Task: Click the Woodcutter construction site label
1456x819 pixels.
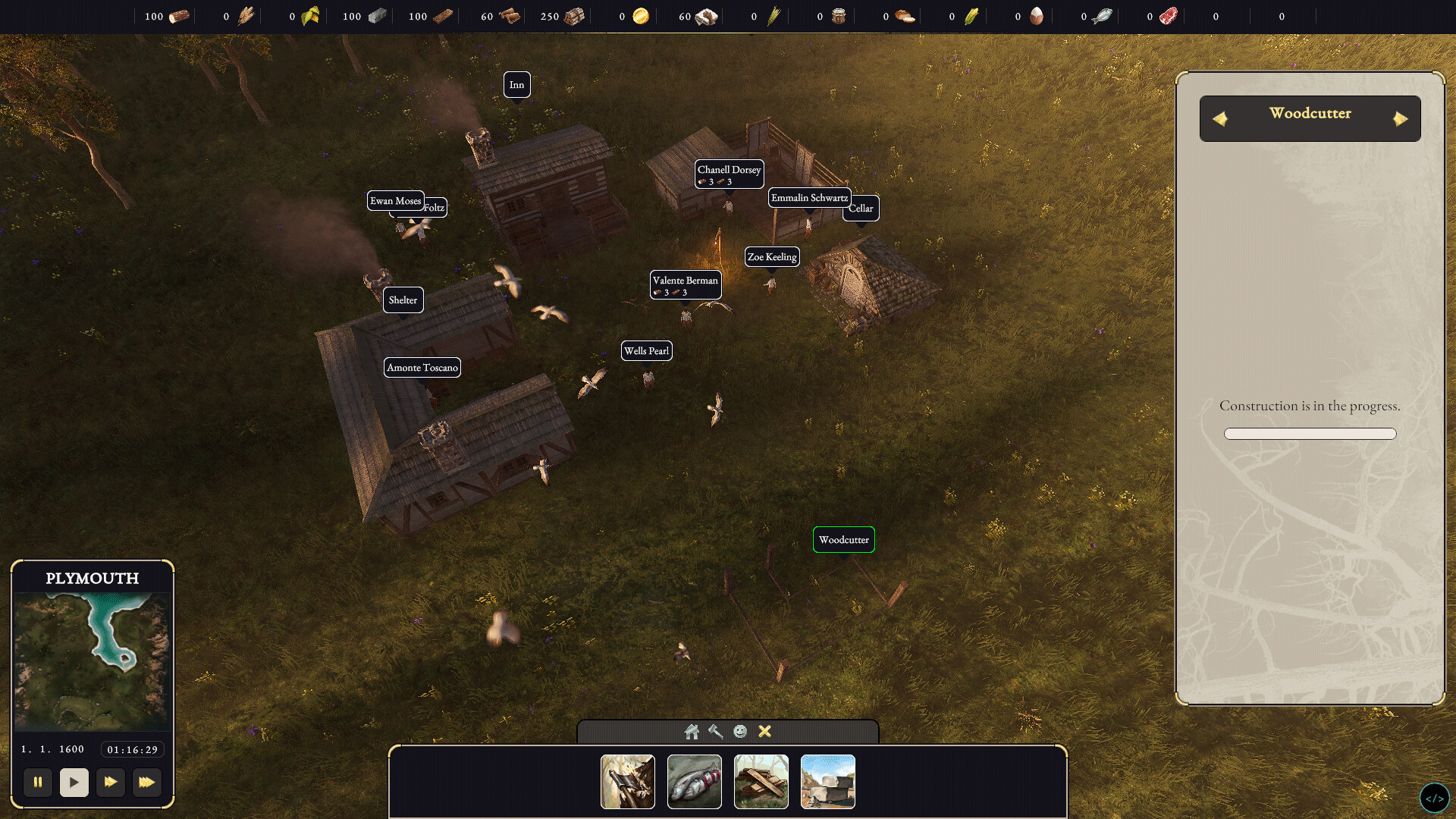Action: pos(844,540)
